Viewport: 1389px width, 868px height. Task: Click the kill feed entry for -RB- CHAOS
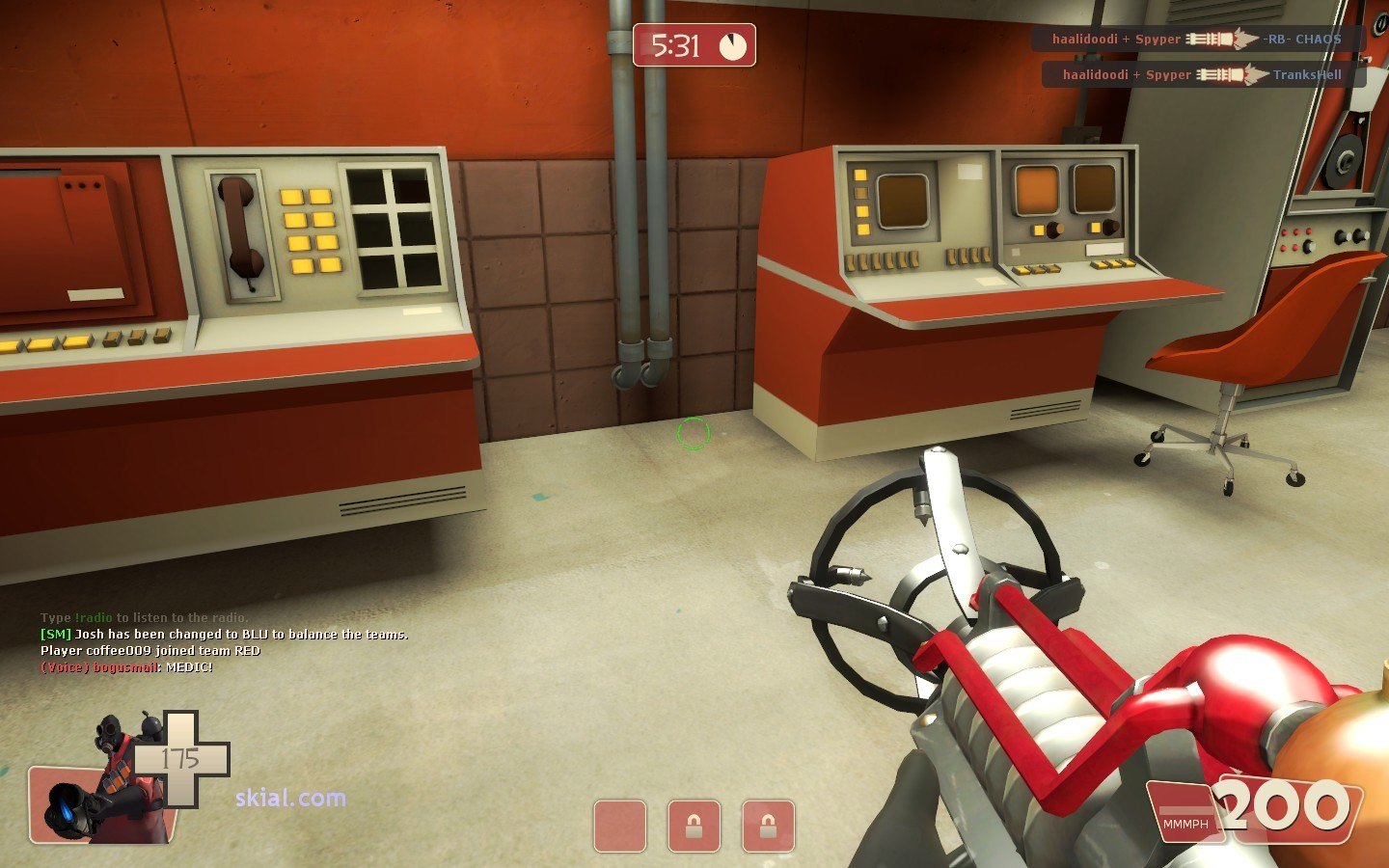click(1197, 40)
